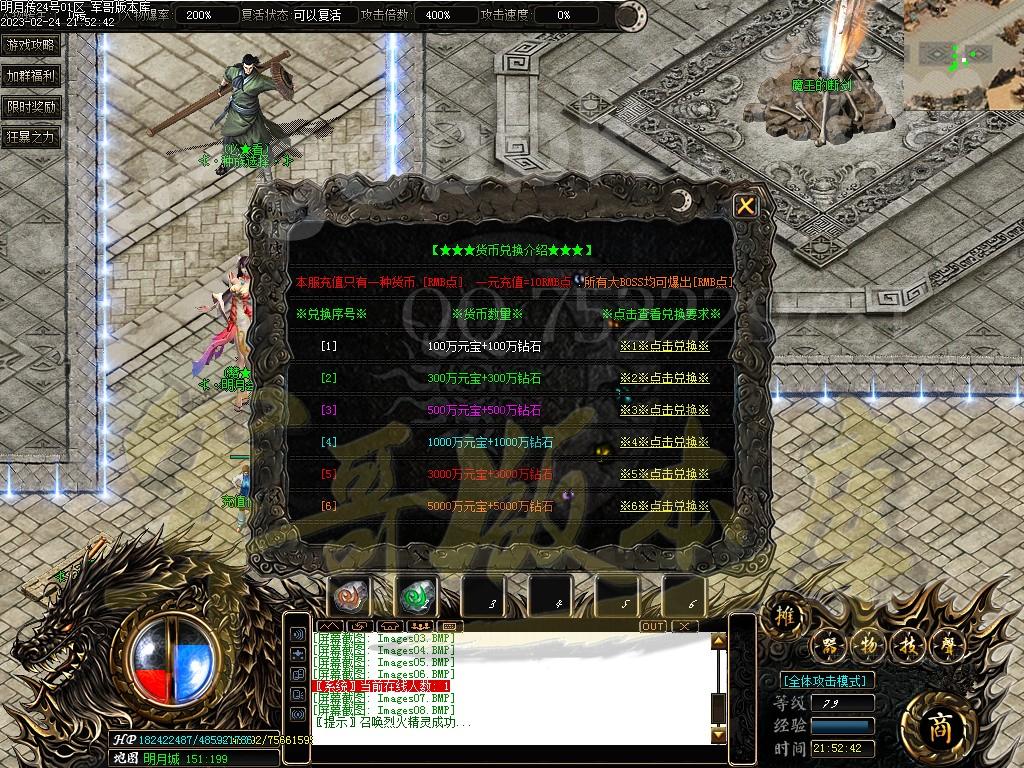Open the 加群福利 group benefits button
1024x768 pixels.
point(31,76)
